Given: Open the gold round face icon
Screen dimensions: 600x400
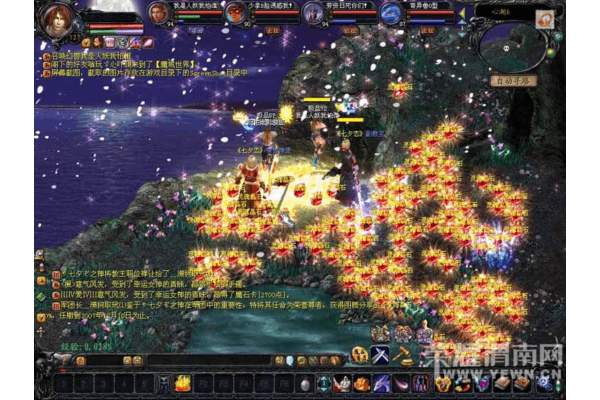Looking at the screenshot, I should point(359,354).
